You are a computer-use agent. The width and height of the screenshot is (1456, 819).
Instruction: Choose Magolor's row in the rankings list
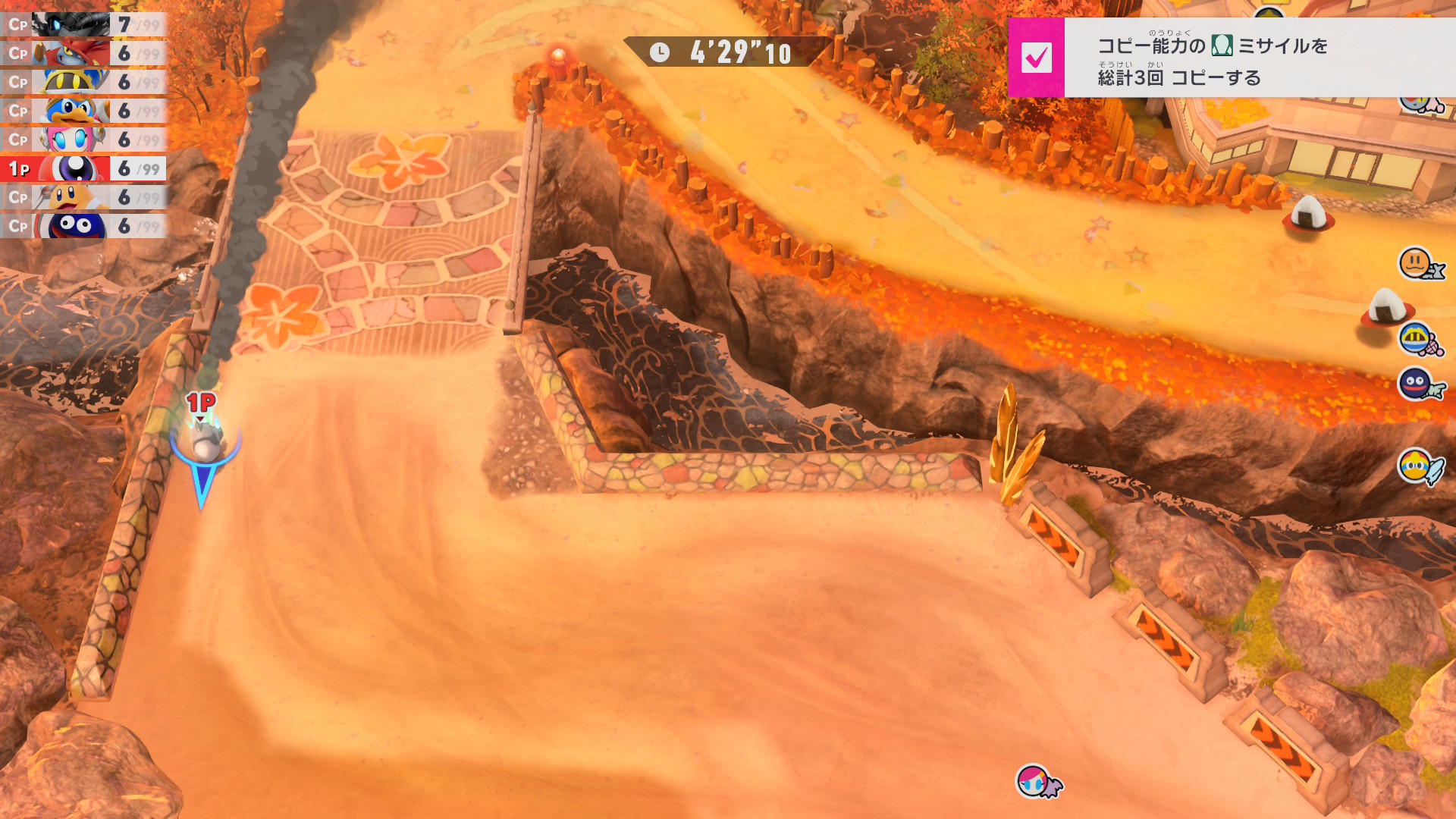(83, 82)
